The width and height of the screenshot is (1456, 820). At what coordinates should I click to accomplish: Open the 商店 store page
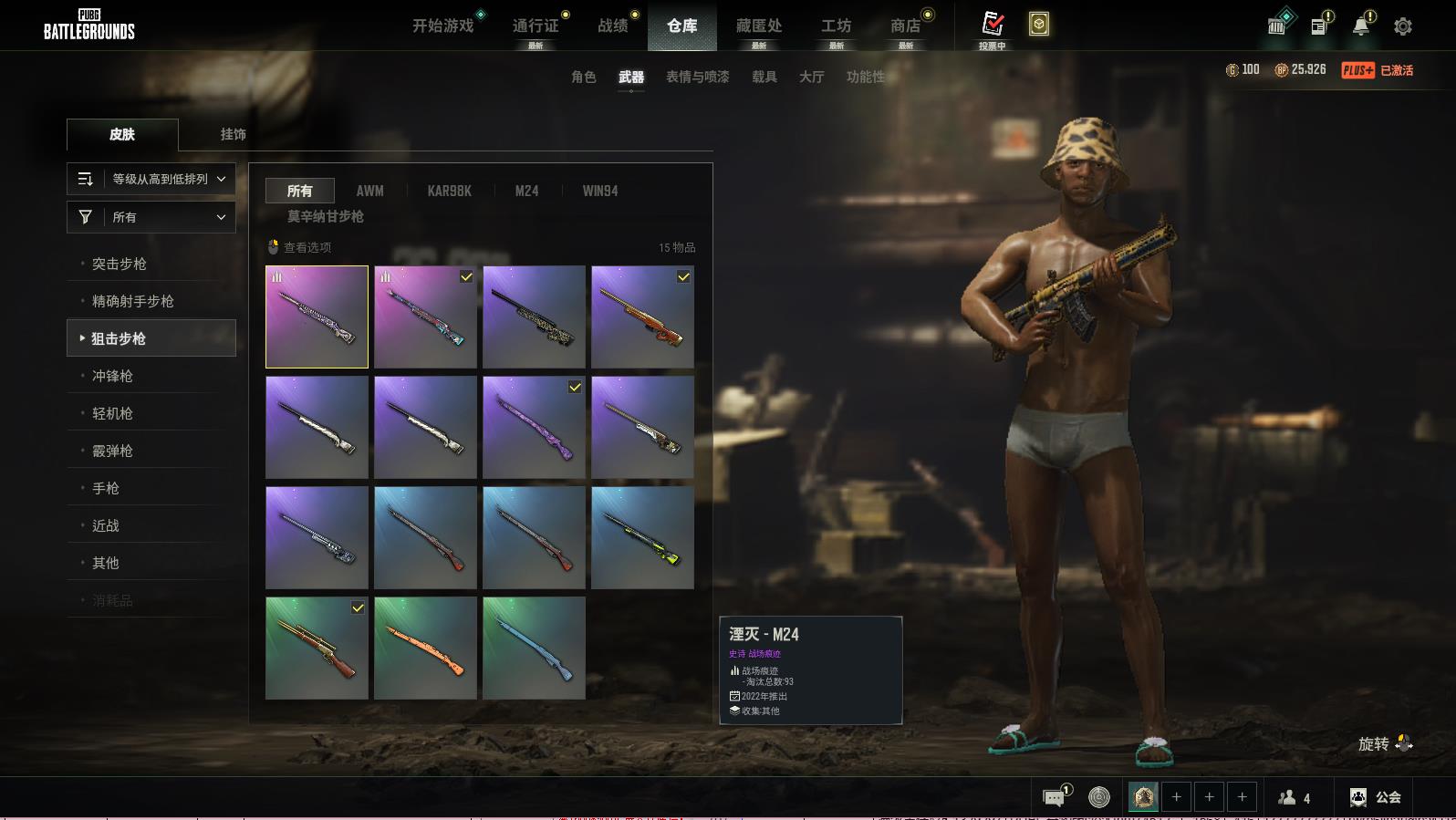(x=905, y=26)
